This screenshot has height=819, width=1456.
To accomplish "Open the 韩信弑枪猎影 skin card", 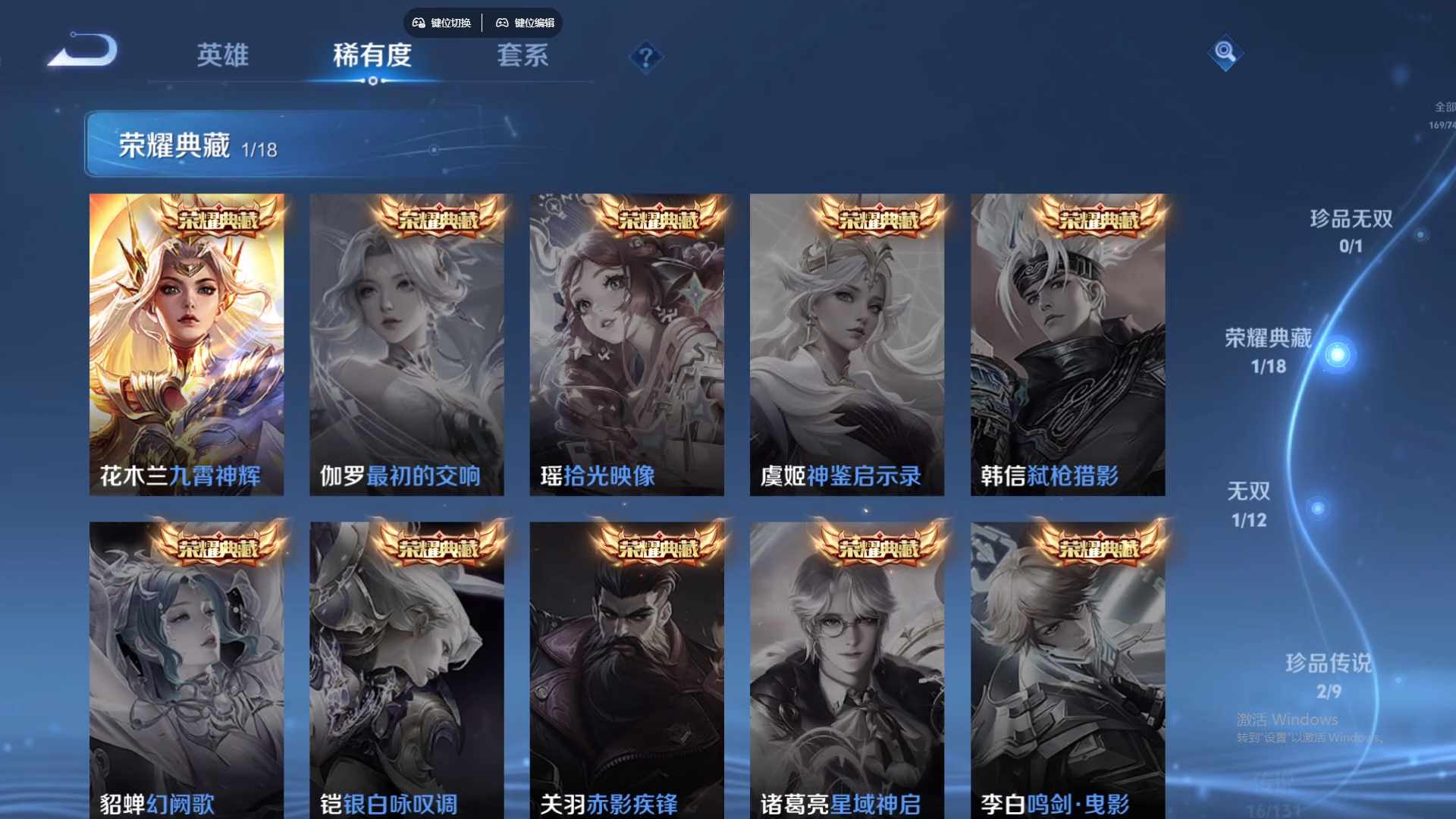I will pos(1068,341).
